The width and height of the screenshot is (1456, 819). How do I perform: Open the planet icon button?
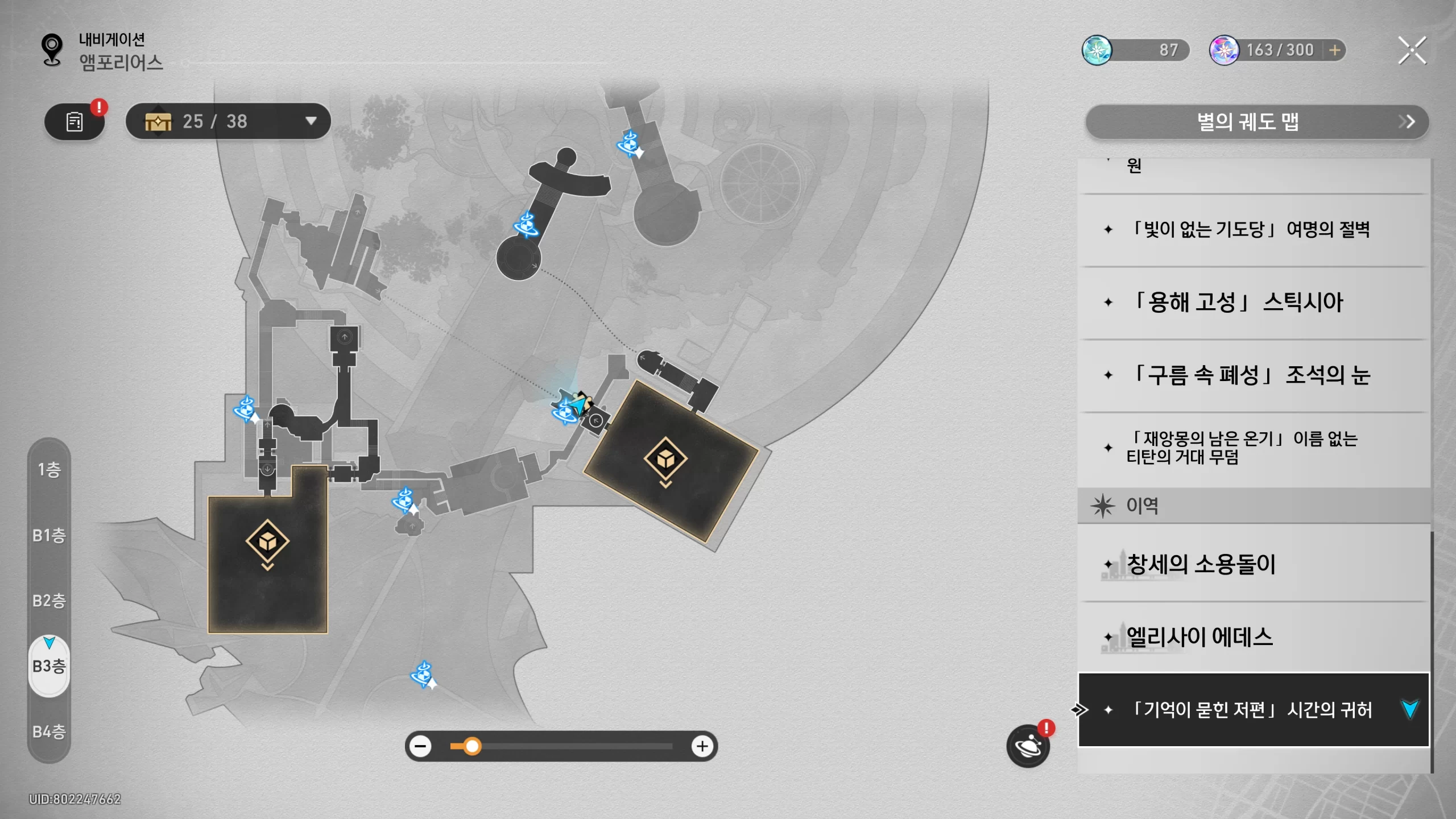point(1028,746)
